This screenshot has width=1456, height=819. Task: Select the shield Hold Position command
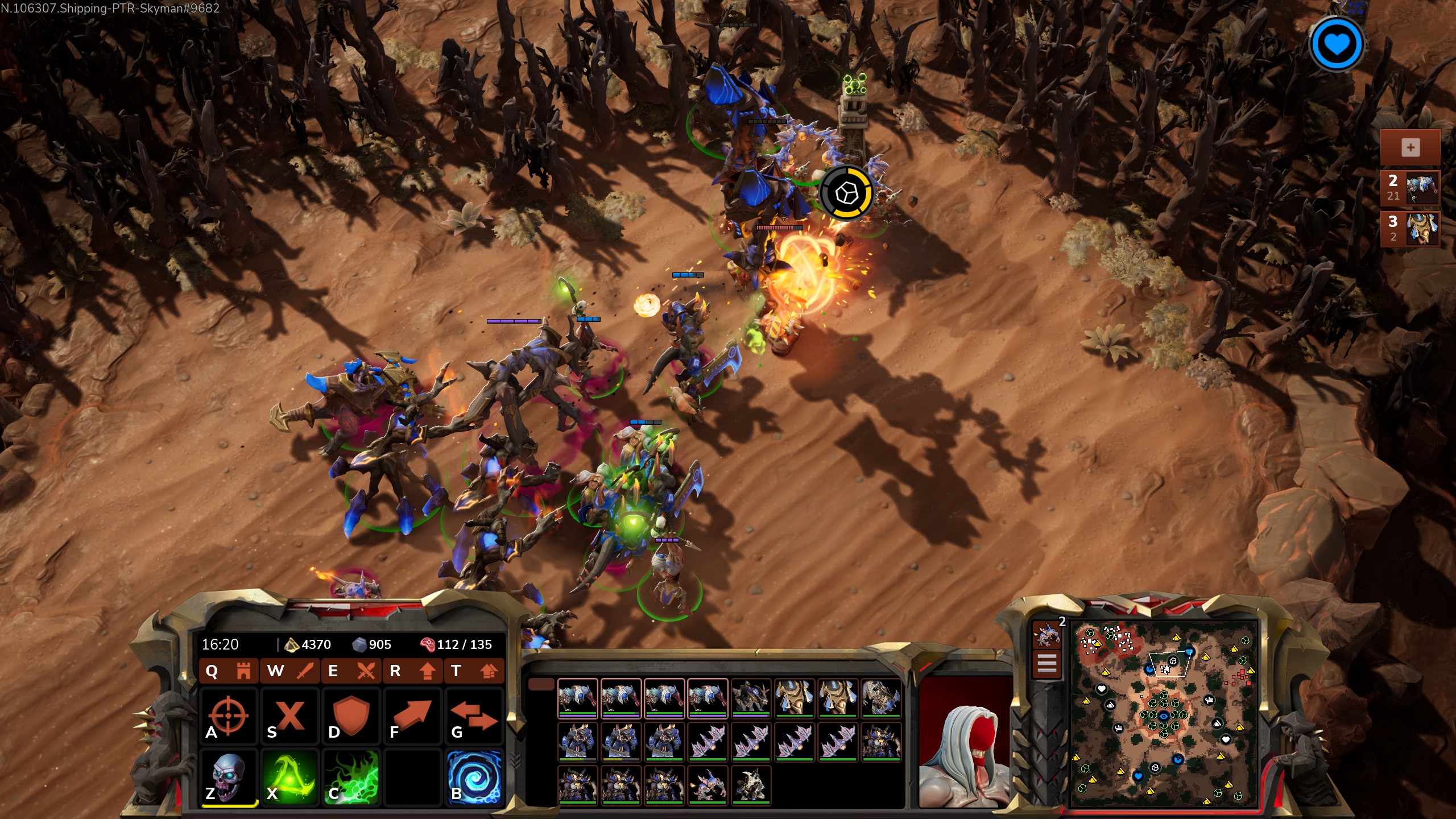pyautogui.click(x=351, y=716)
